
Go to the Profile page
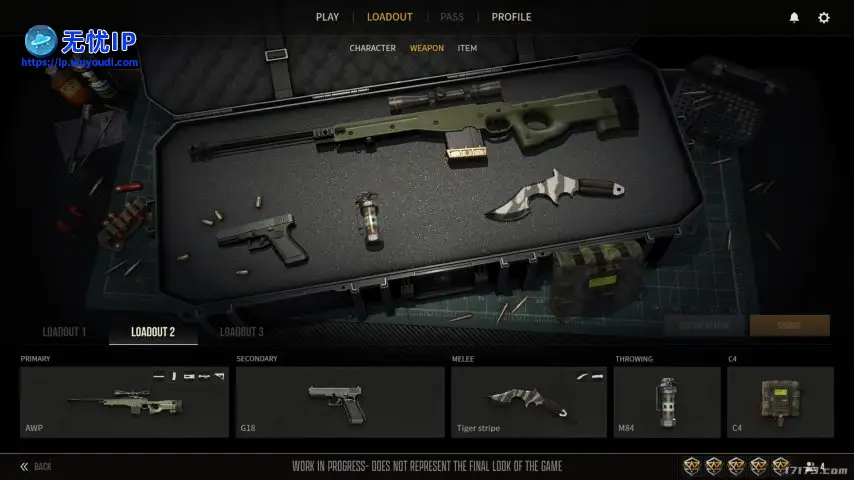point(511,17)
